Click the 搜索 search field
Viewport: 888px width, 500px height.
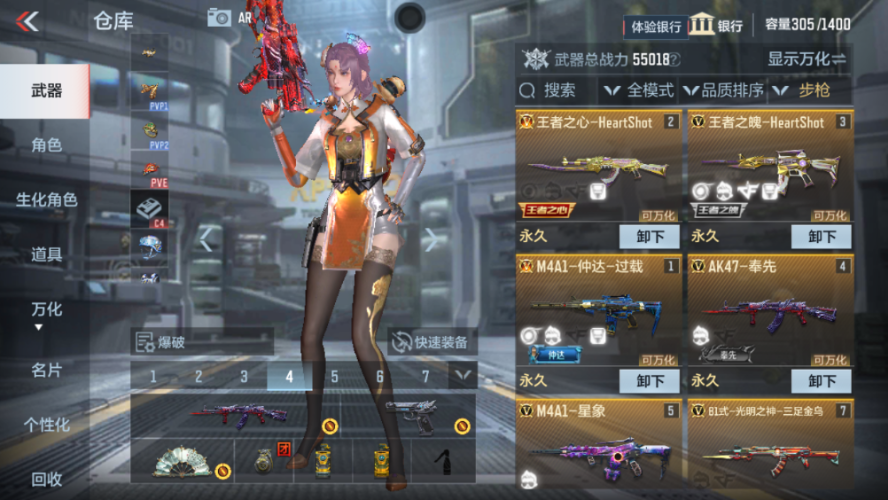coord(558,91)
